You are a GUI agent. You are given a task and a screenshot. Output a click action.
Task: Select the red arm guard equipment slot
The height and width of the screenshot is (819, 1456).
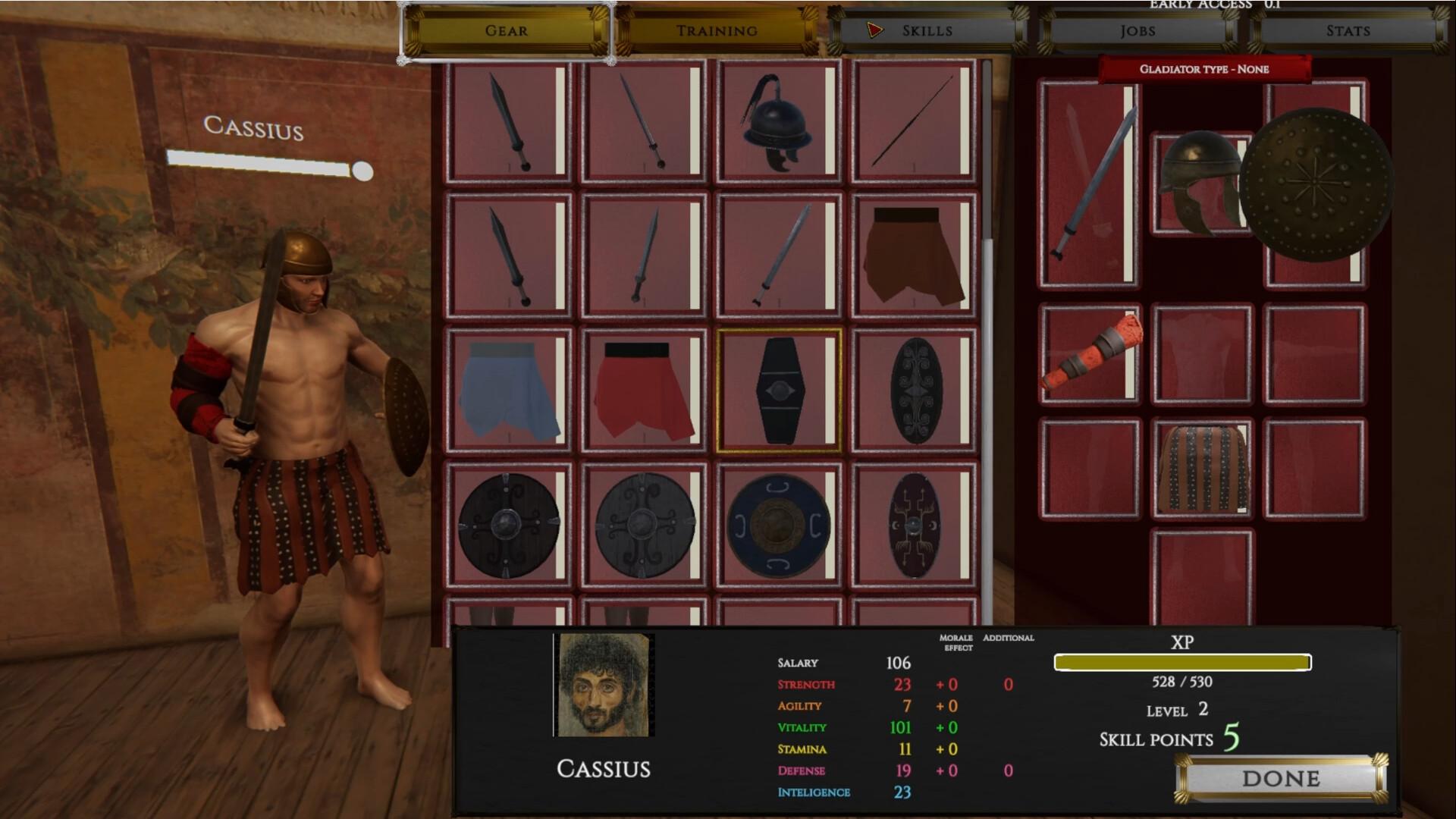(1090, 353)
